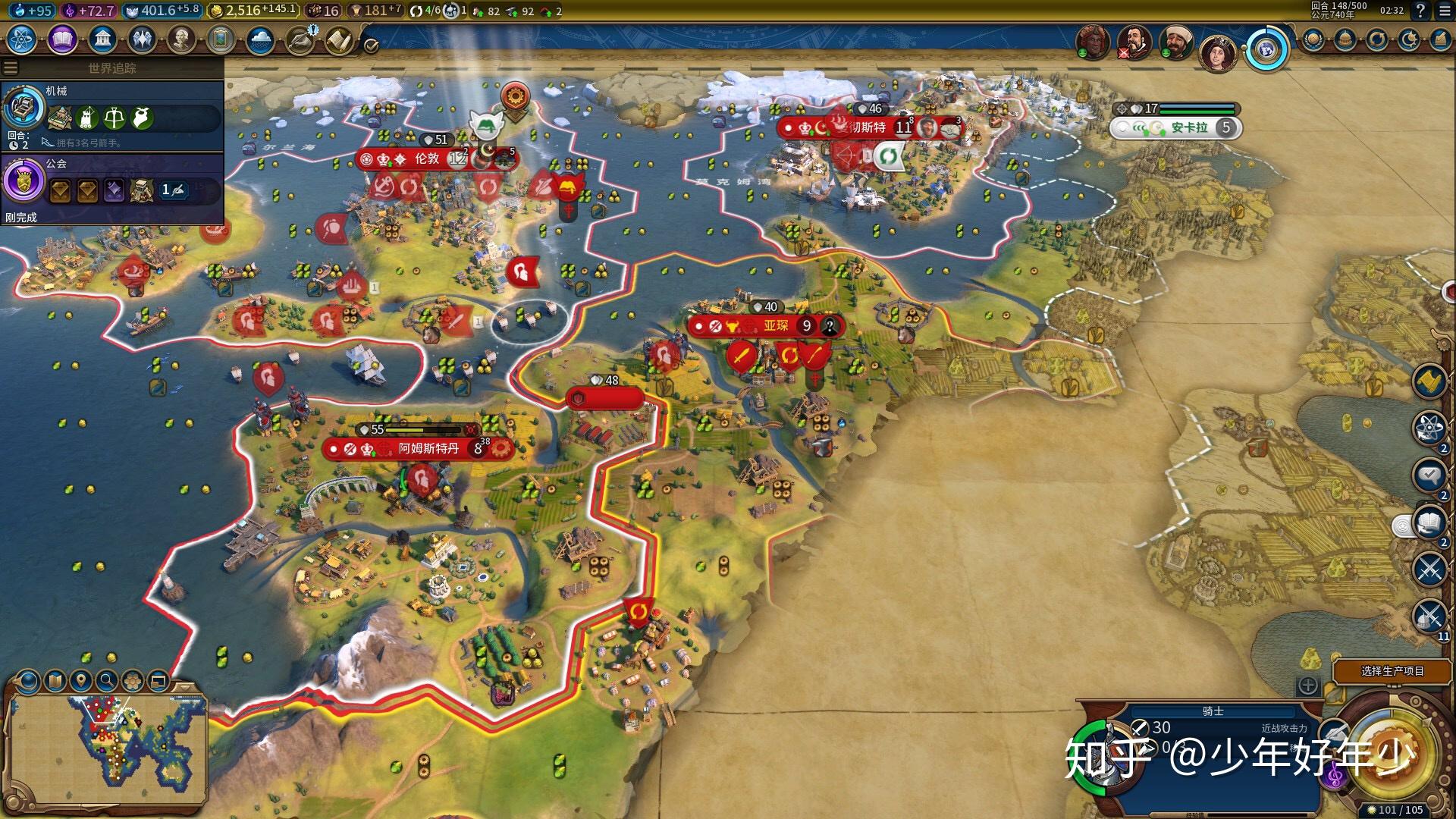Open the Great People portrait button

point(180,39)
